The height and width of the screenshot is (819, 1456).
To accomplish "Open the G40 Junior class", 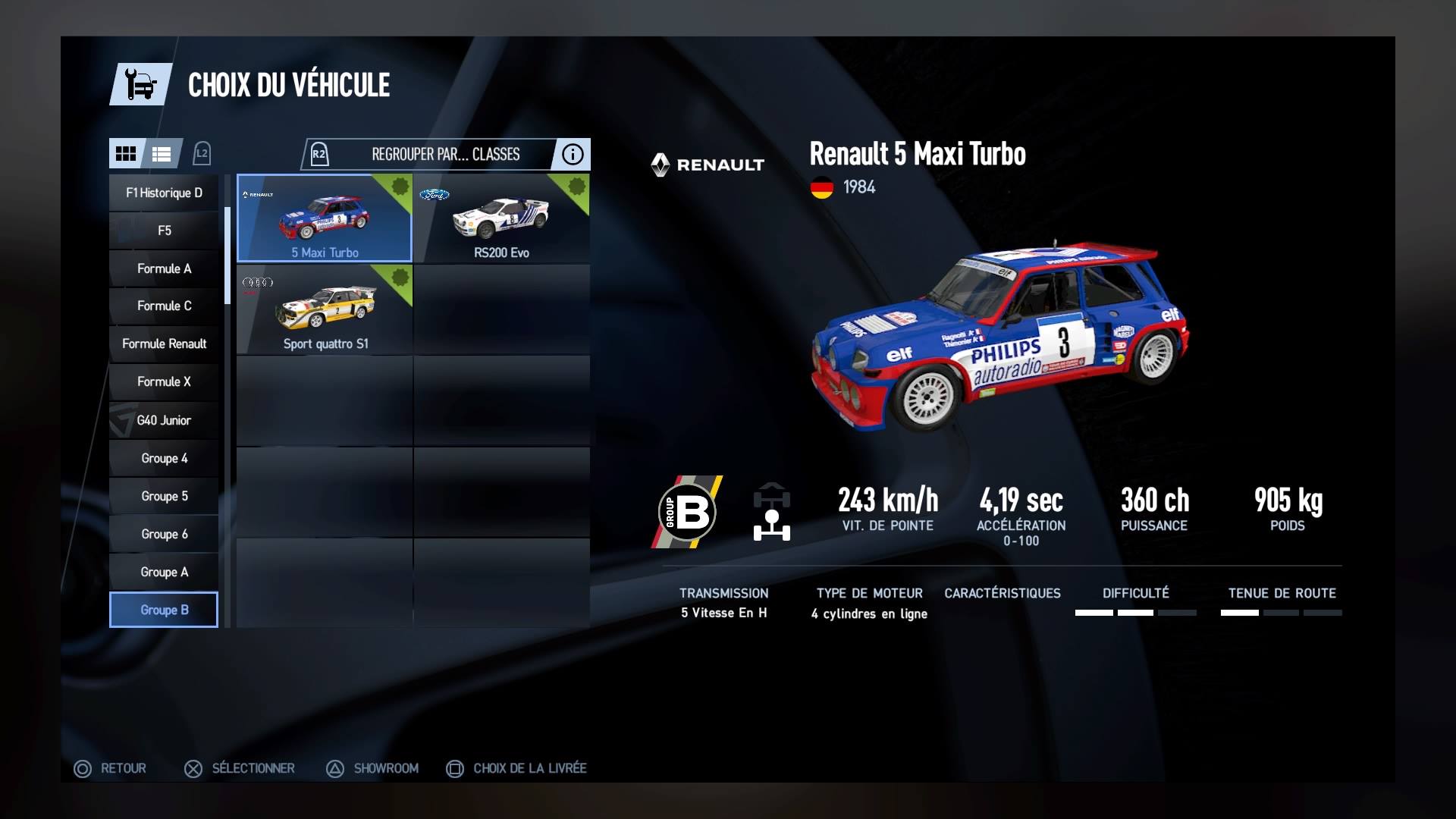I will point(164,420).
